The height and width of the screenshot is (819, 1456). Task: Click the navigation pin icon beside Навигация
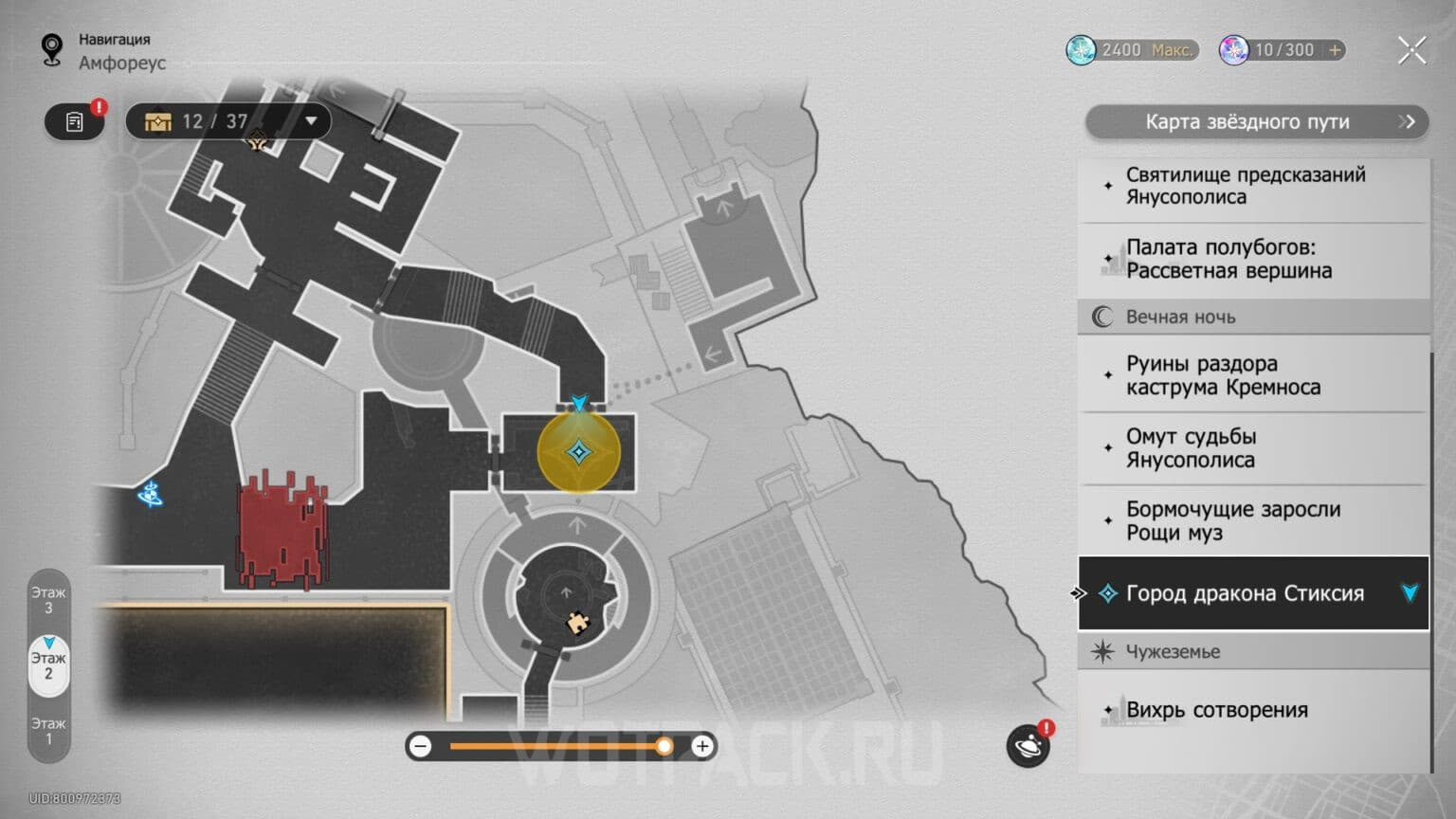click(x=50, y=48)
